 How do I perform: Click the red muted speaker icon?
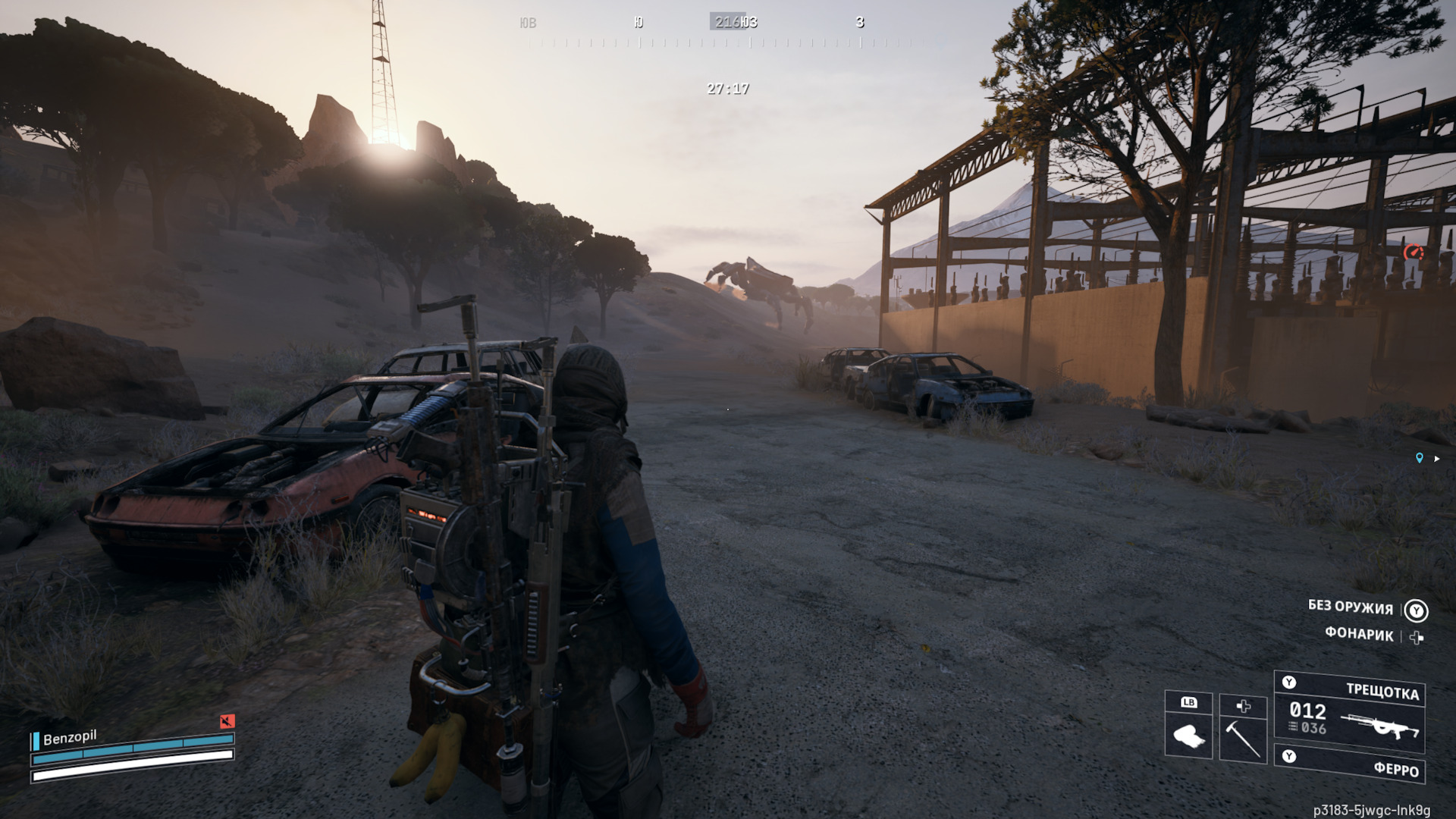click(227, 720)
